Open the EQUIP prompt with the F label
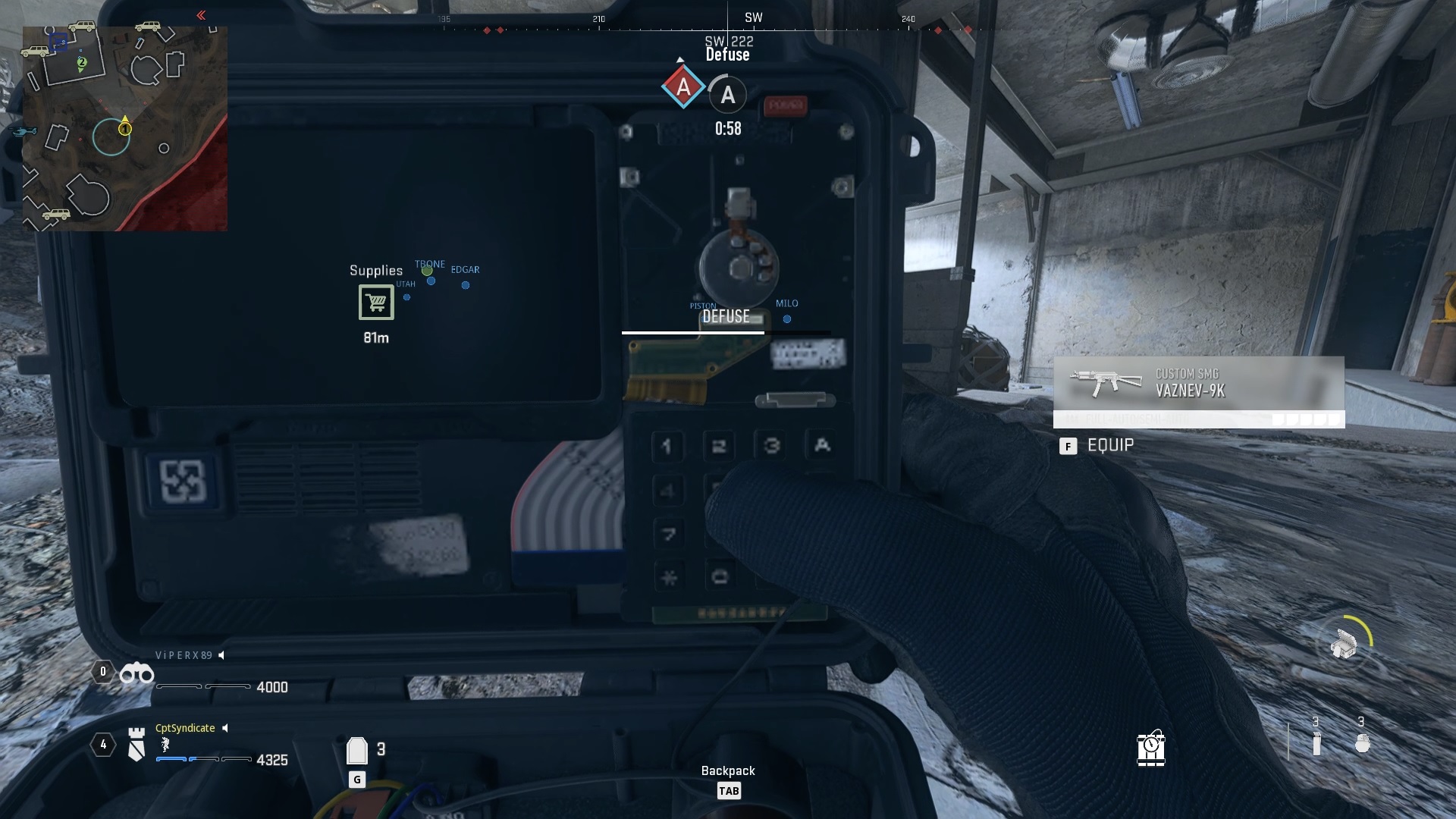 (1069, 447)
